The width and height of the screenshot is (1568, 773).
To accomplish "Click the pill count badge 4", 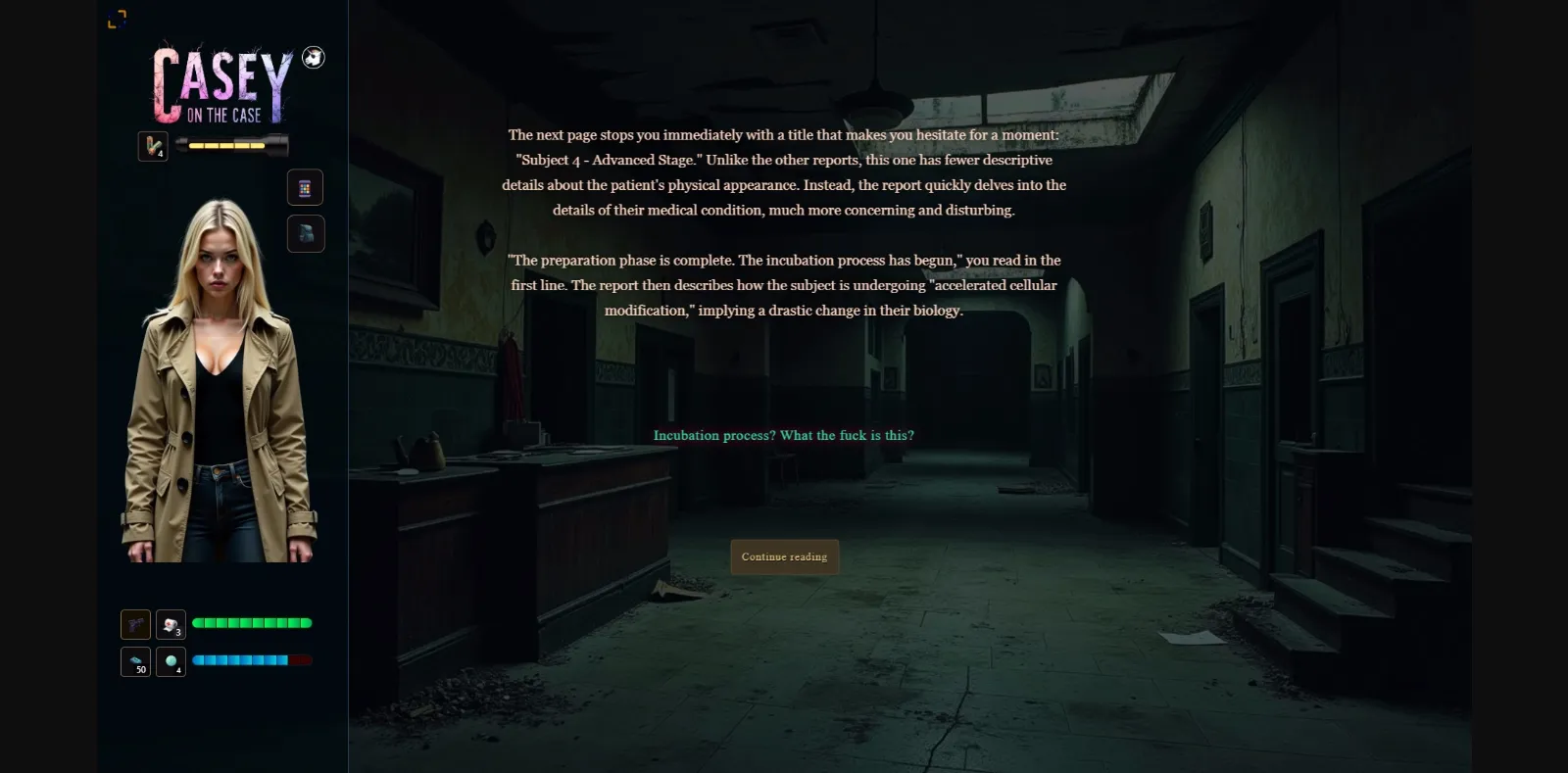I will click(179, 670).
